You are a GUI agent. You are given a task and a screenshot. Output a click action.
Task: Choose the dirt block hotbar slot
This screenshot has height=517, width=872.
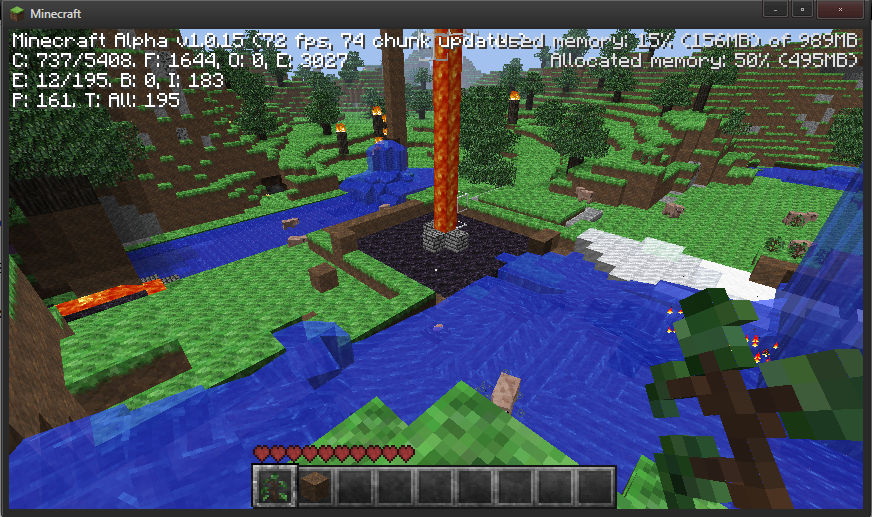click(x=313, y=486)
